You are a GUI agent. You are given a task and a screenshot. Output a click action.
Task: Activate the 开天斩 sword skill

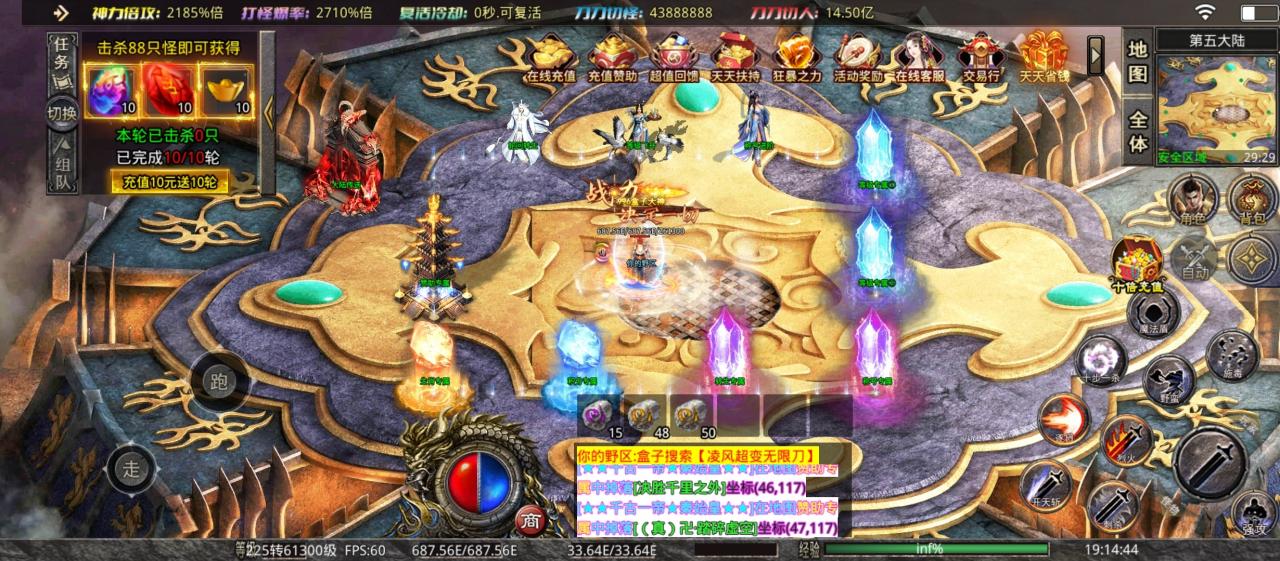click(x=1045, y=485)
